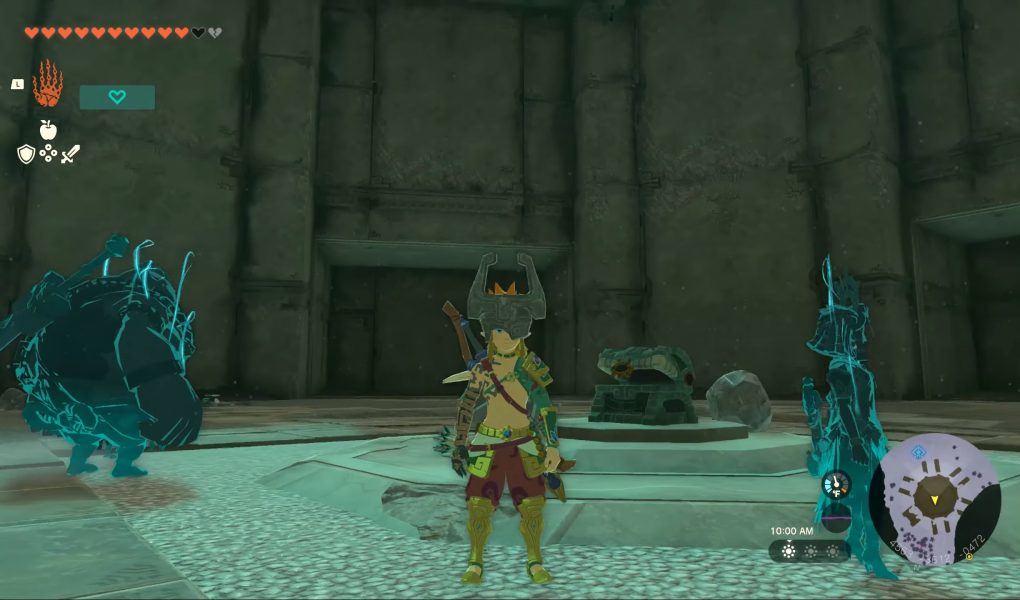Select the apple quick-item icon

tap(47, 129)
